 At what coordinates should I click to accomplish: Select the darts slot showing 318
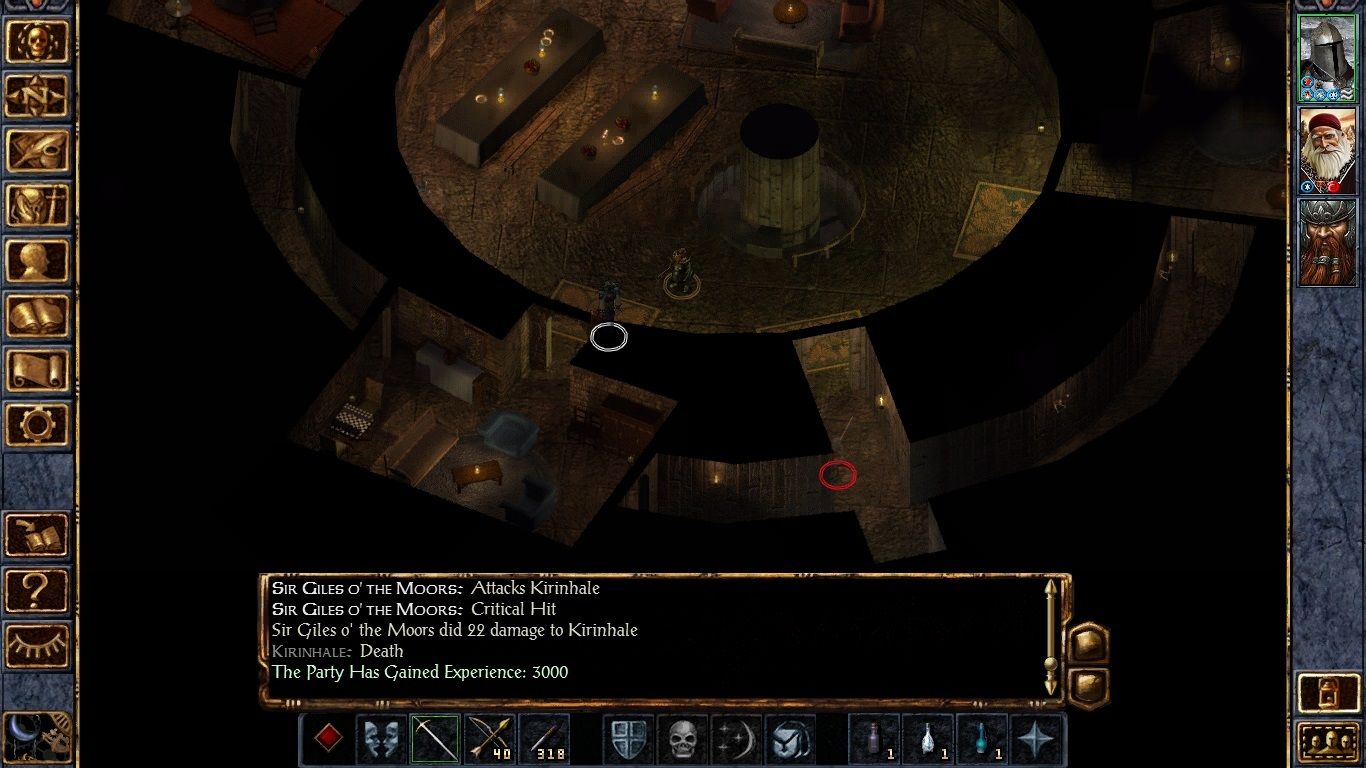pos(545,735)
